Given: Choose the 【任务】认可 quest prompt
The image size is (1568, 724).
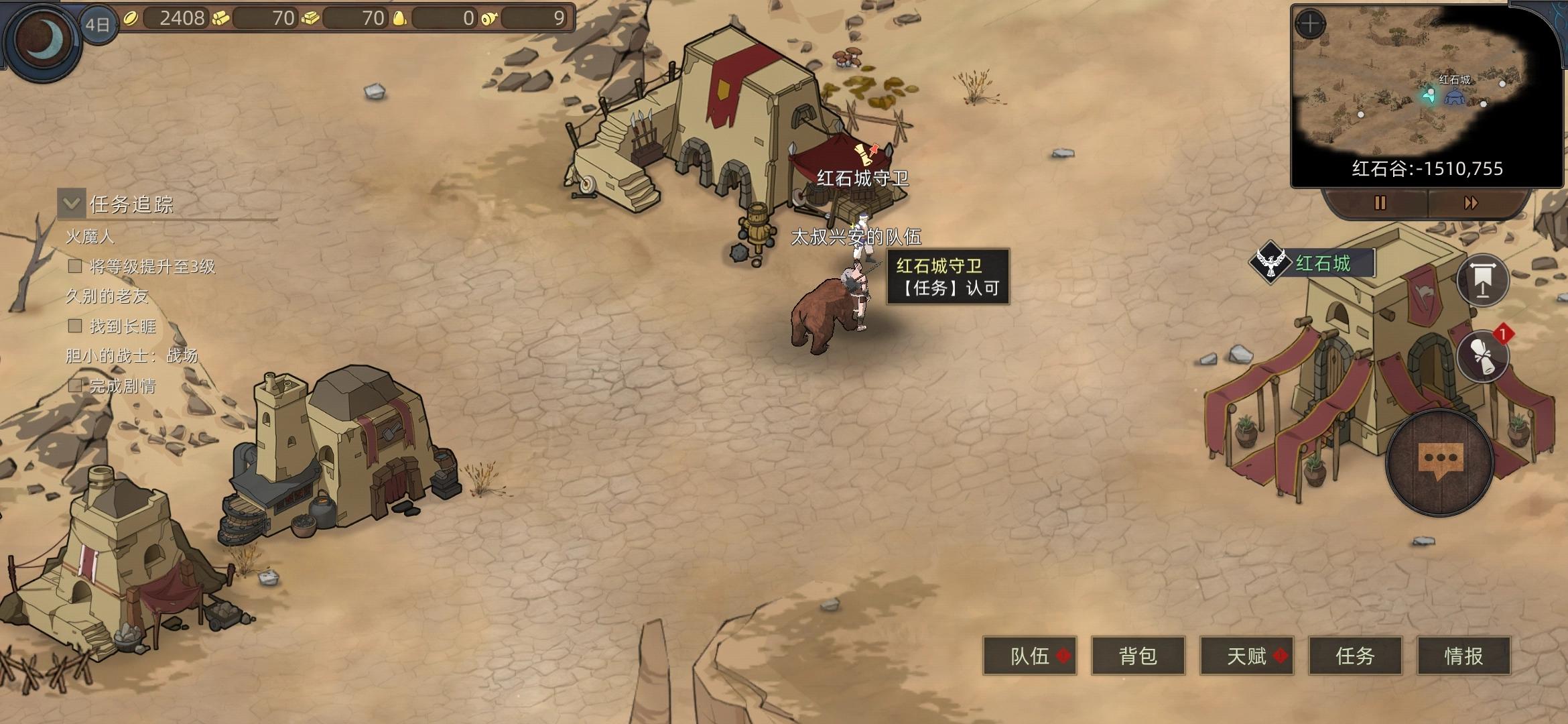Looking at the screenshot, I should click(x=948, y=288).
